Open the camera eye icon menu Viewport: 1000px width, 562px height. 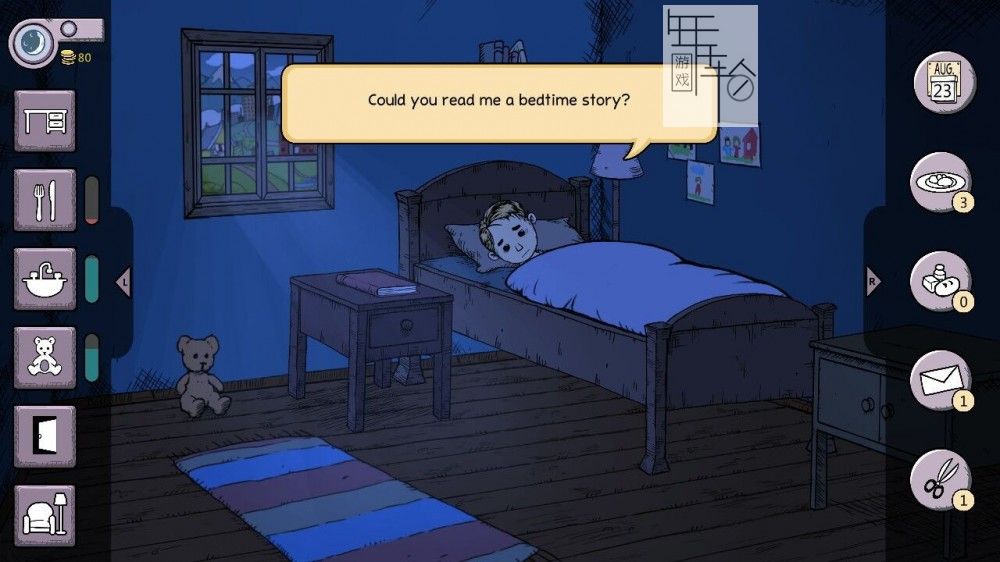(x=34, y=42)
